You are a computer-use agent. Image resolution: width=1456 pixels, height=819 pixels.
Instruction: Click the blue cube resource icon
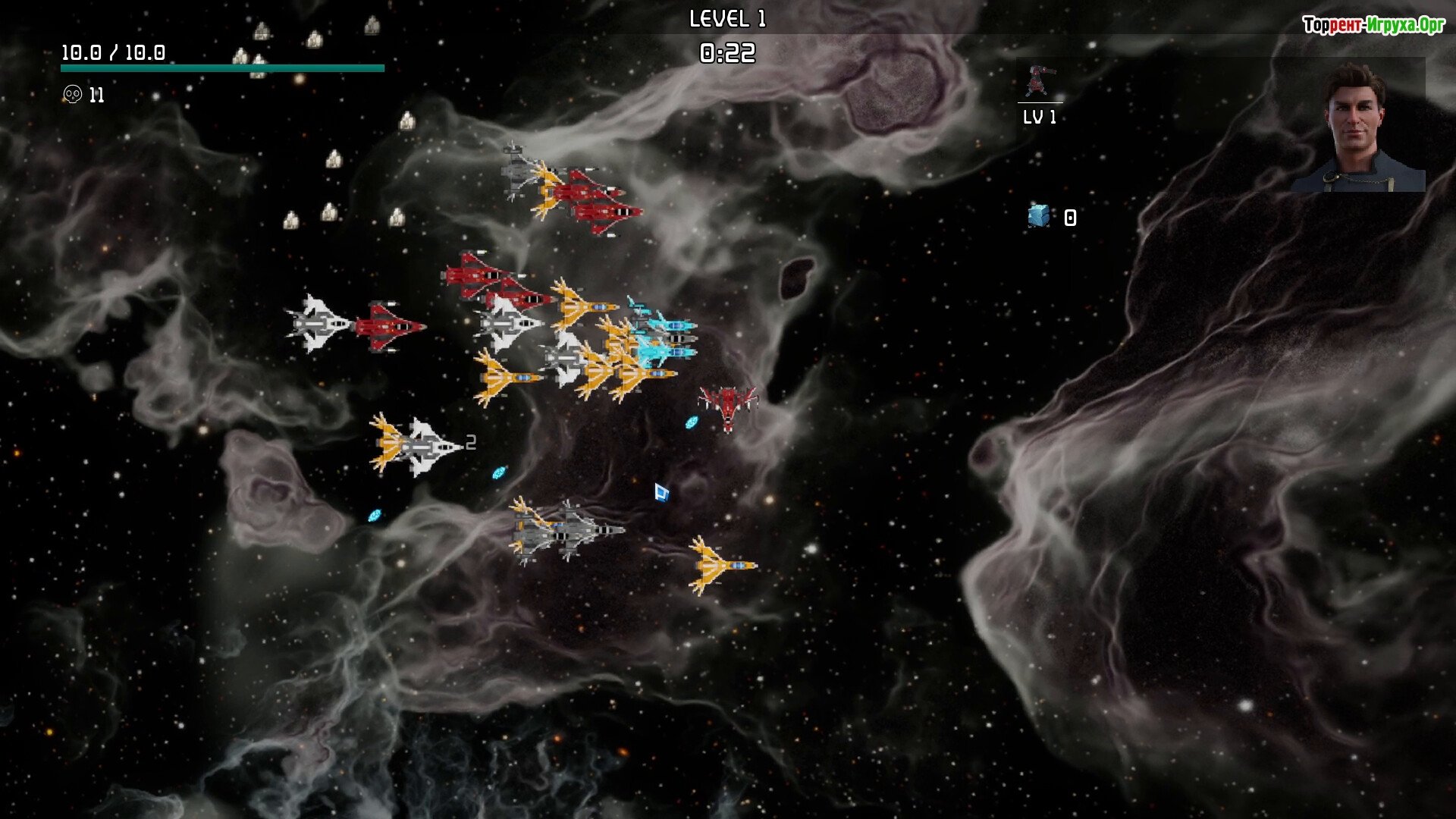pos(1038,216)
